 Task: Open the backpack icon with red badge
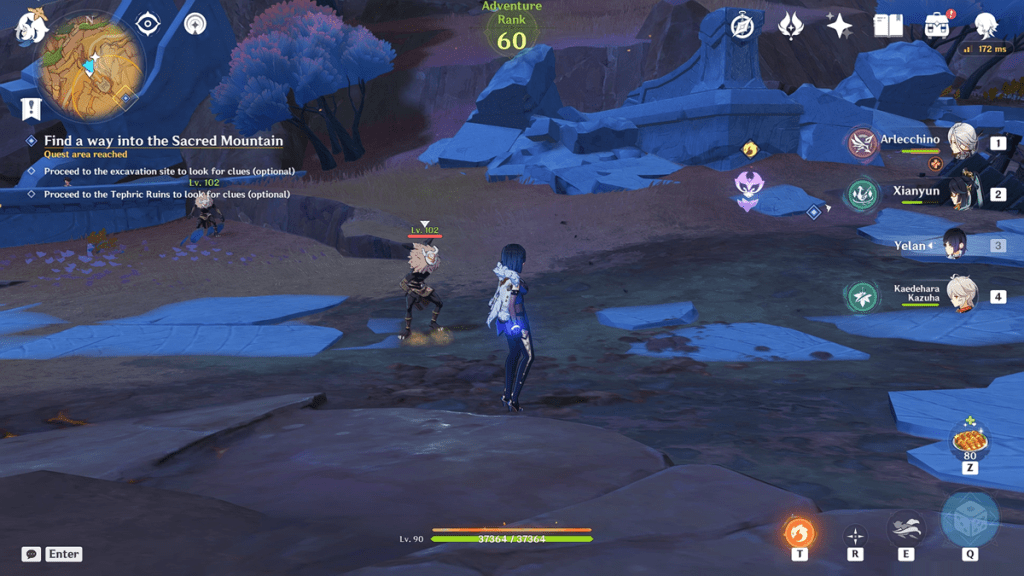(937, 26)
